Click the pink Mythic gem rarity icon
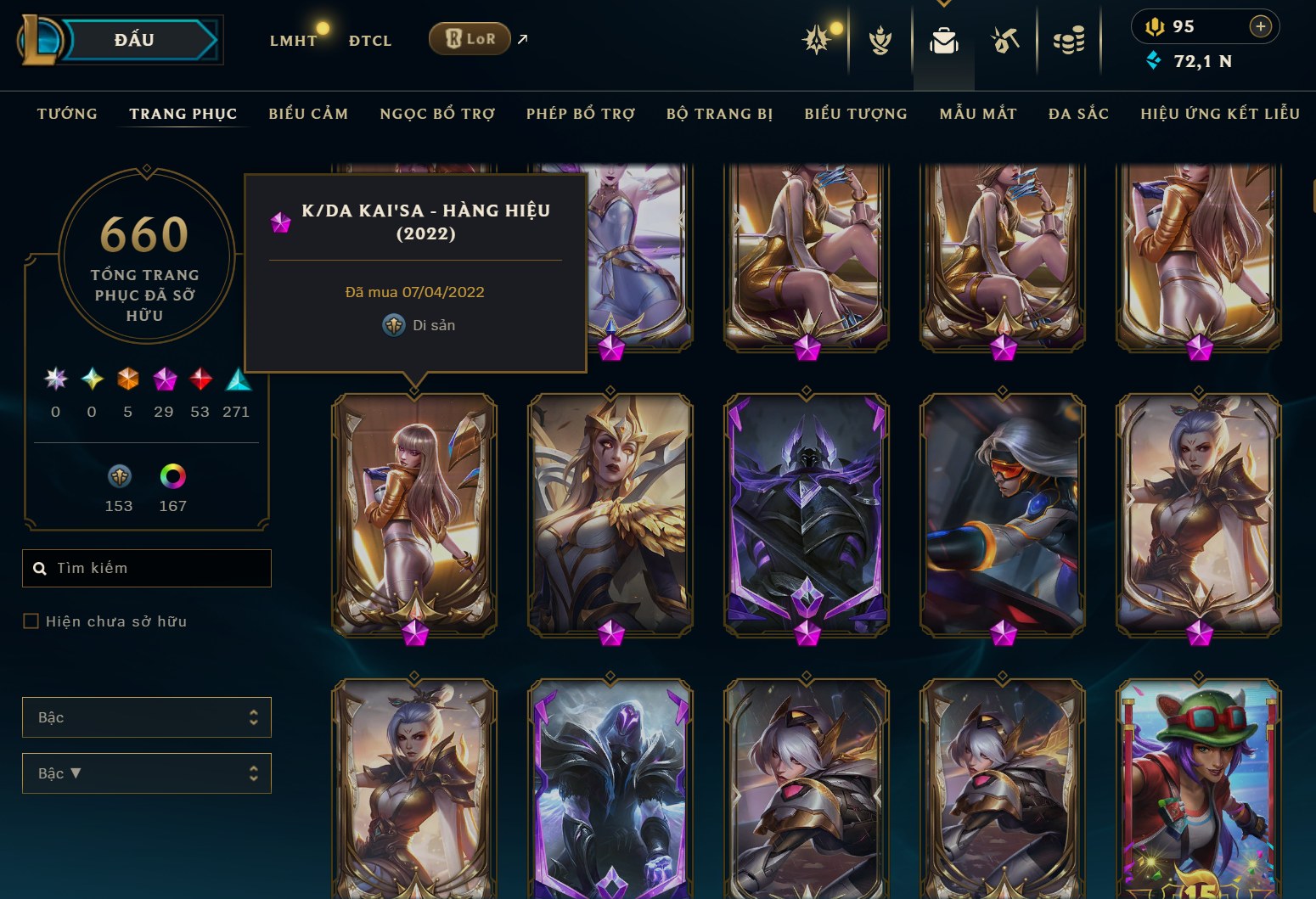Screen dimensions: 1316x899 coord(164,380)
